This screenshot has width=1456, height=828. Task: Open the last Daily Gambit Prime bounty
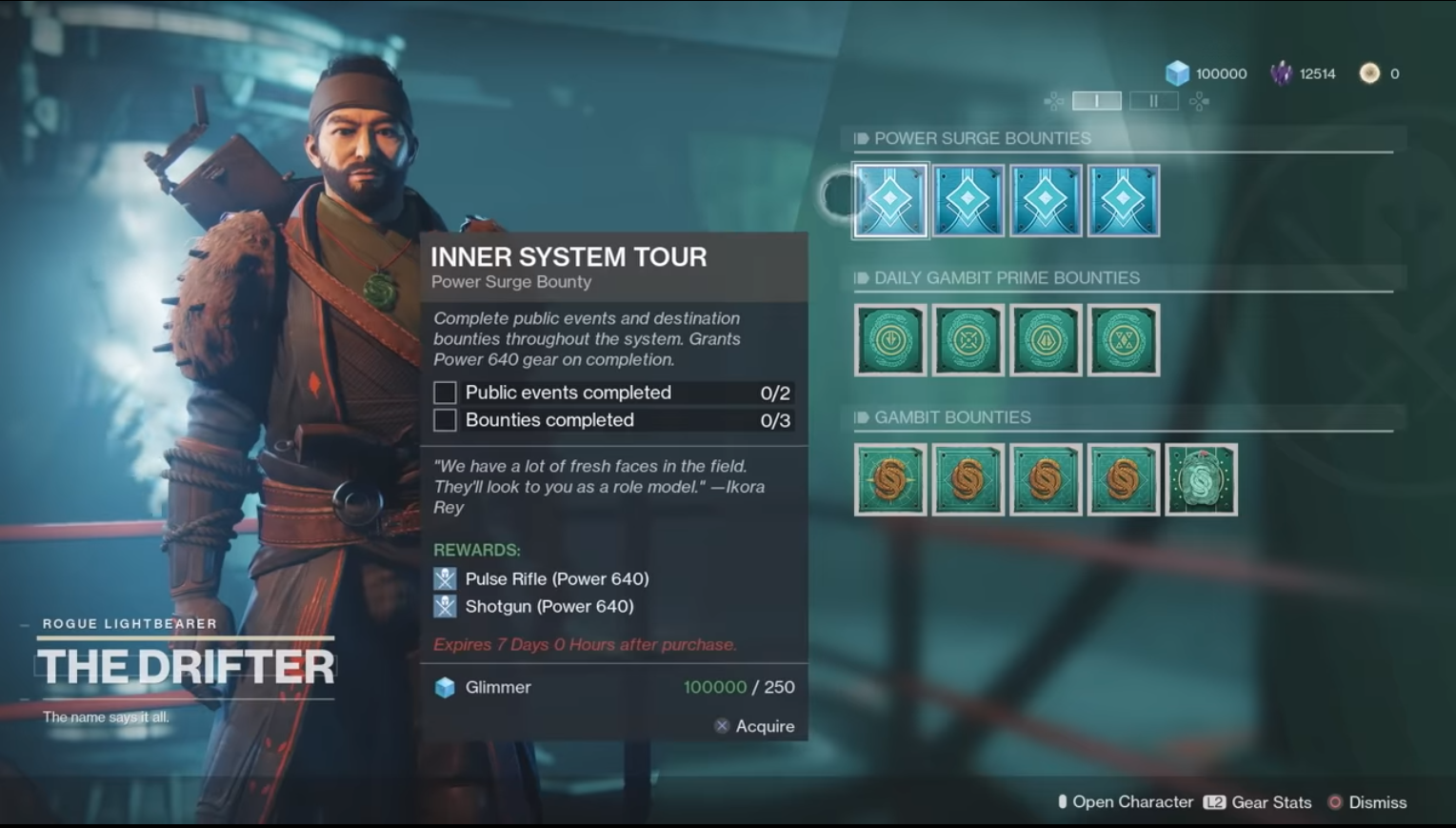[x=1123, y=340]
